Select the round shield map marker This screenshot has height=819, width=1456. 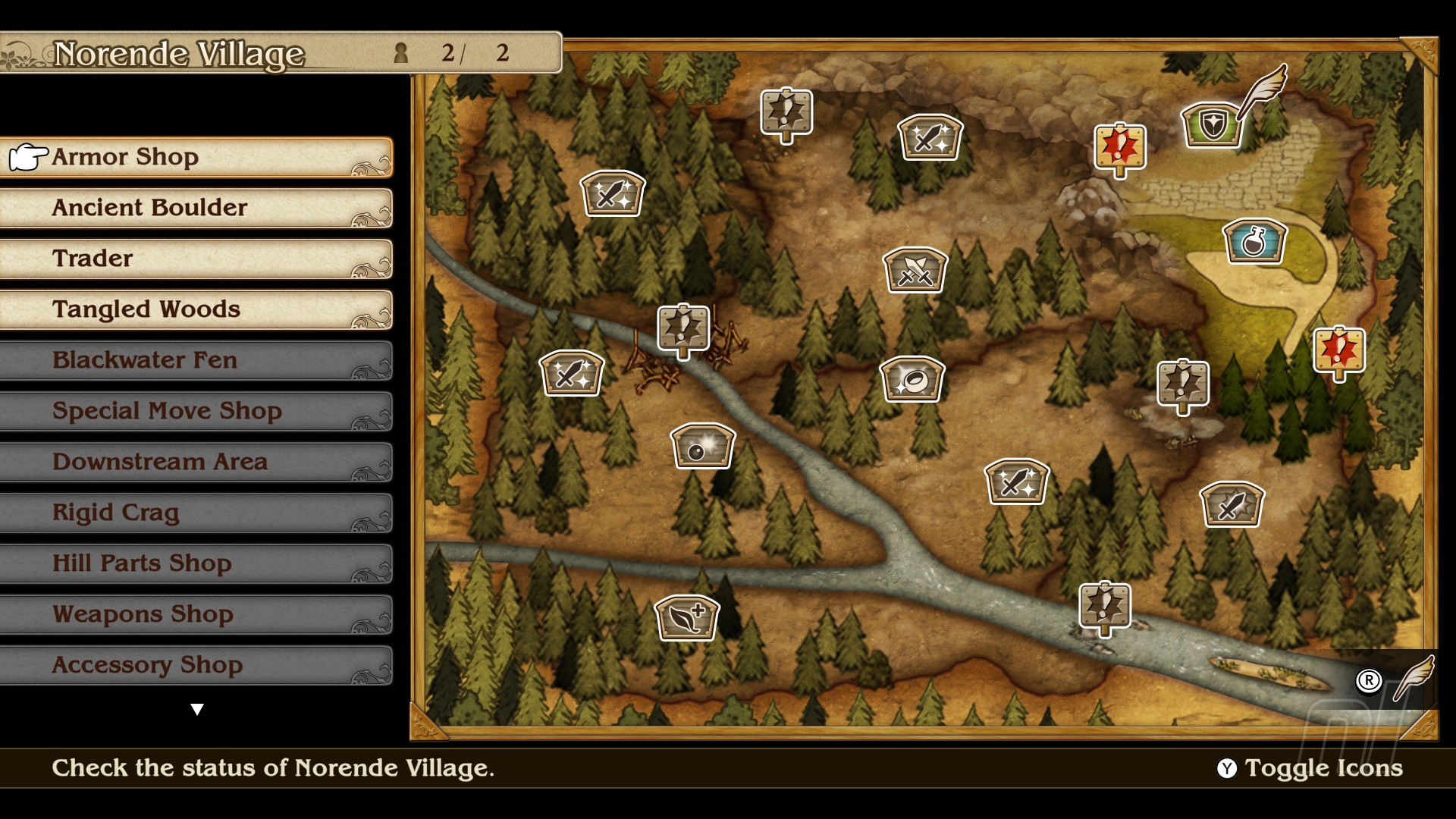tap(703, 447)
